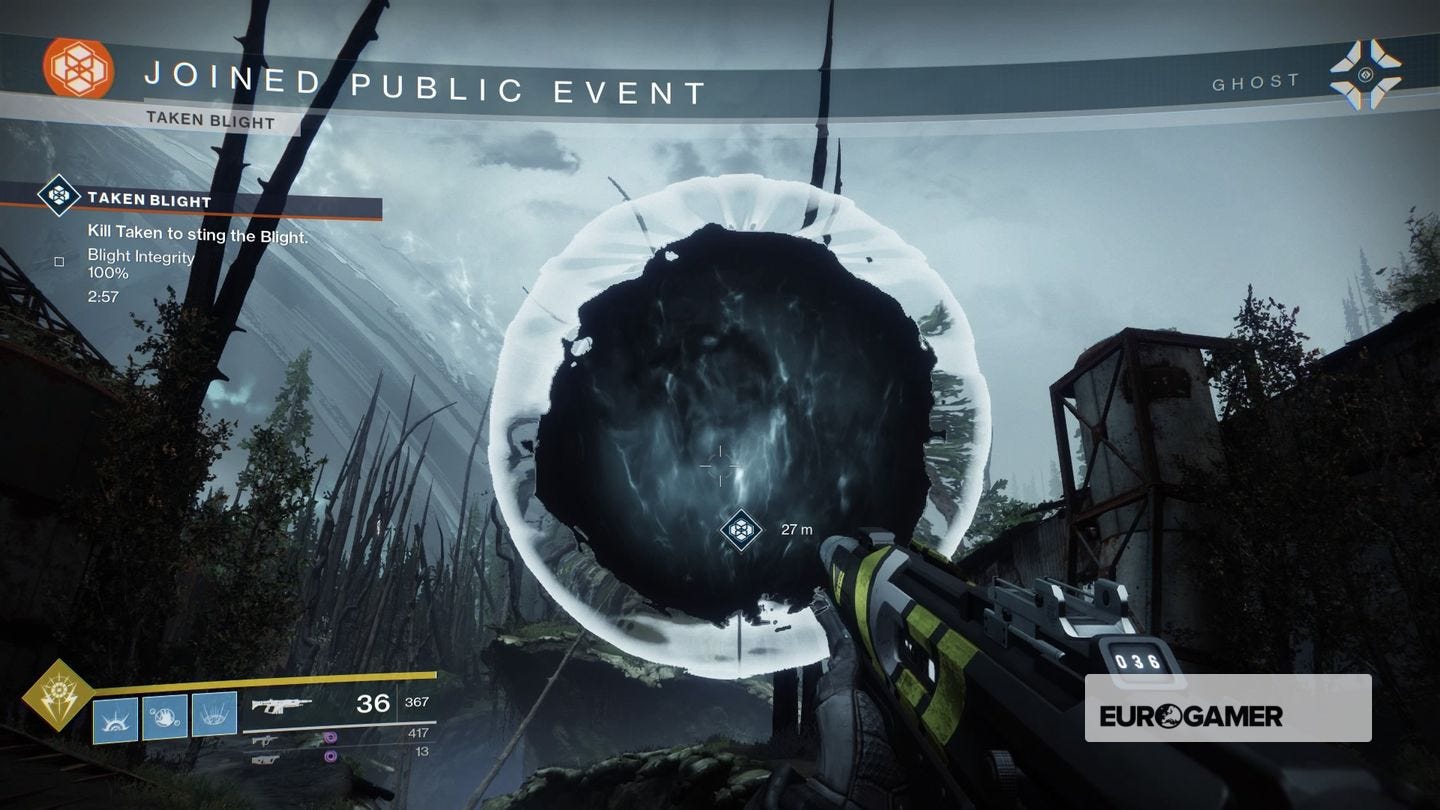The height and width of the screenshot is (810, 1440).
Task: Click the purple heavy ammo indicator
Action: [328, 756]
